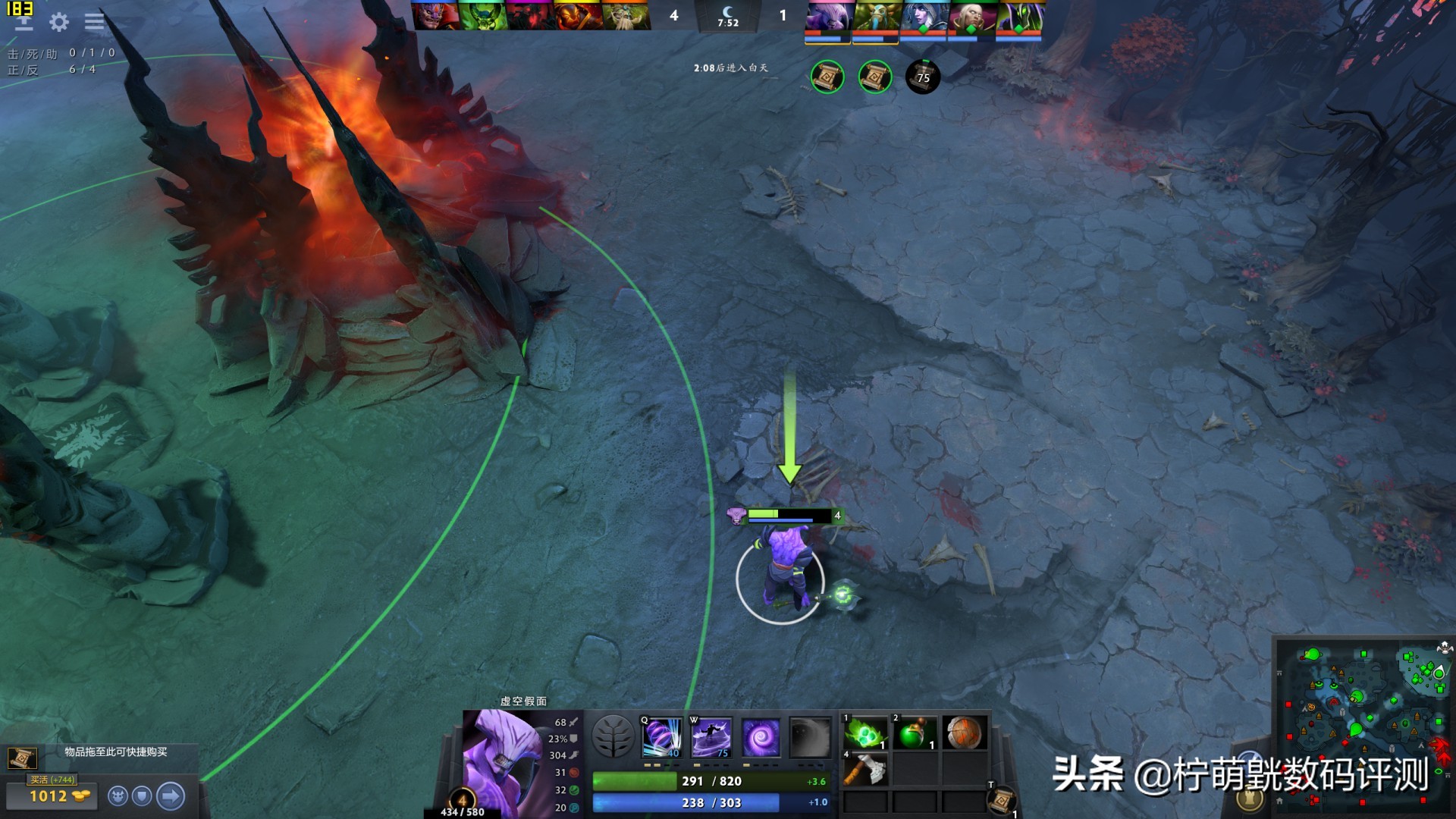Activate the Time Walk ability
The height and width of the screenshot is (819, 1456).
tap(662, 737)
